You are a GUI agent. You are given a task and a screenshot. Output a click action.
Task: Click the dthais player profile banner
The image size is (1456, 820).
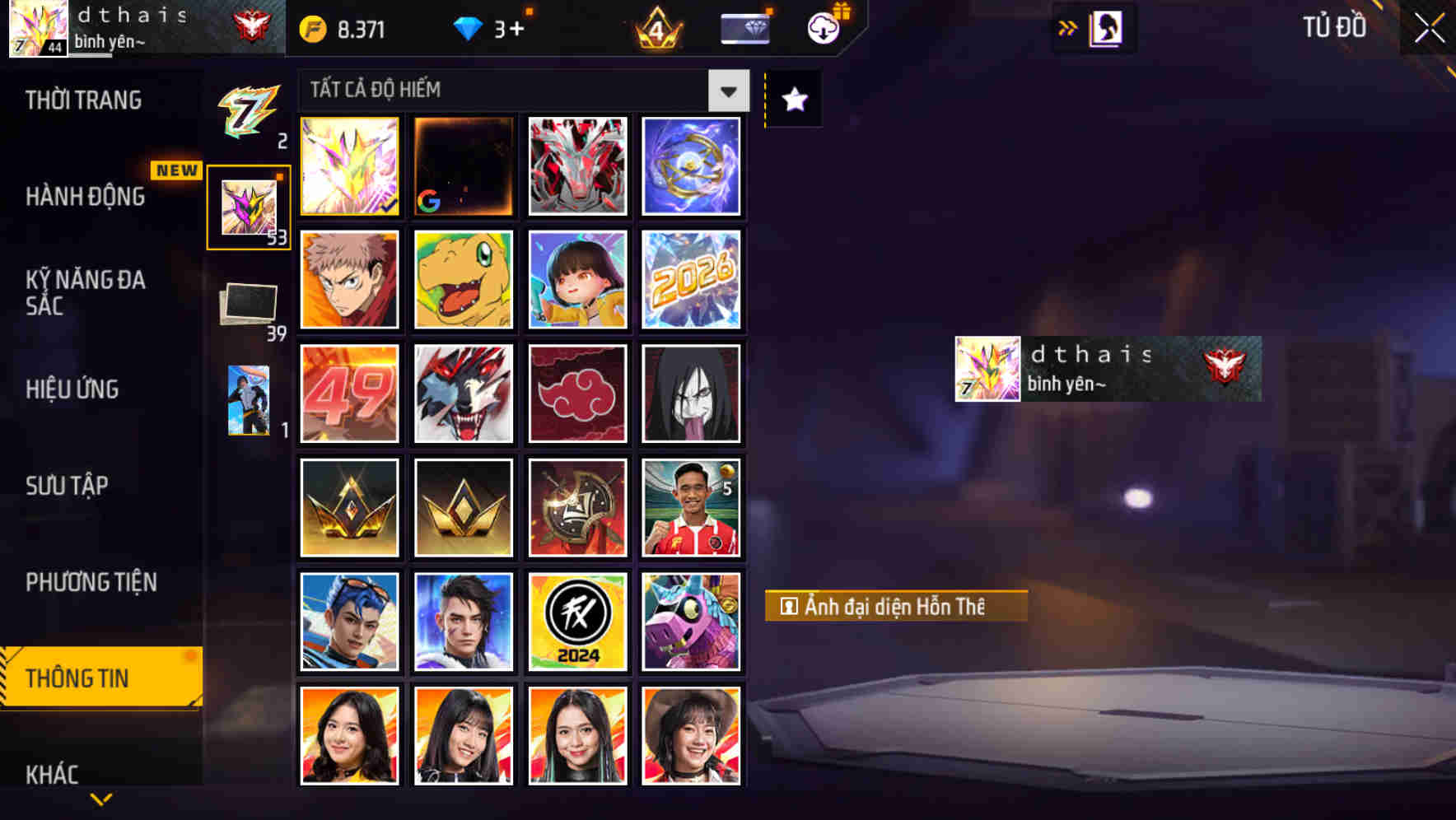point(1107,369)
